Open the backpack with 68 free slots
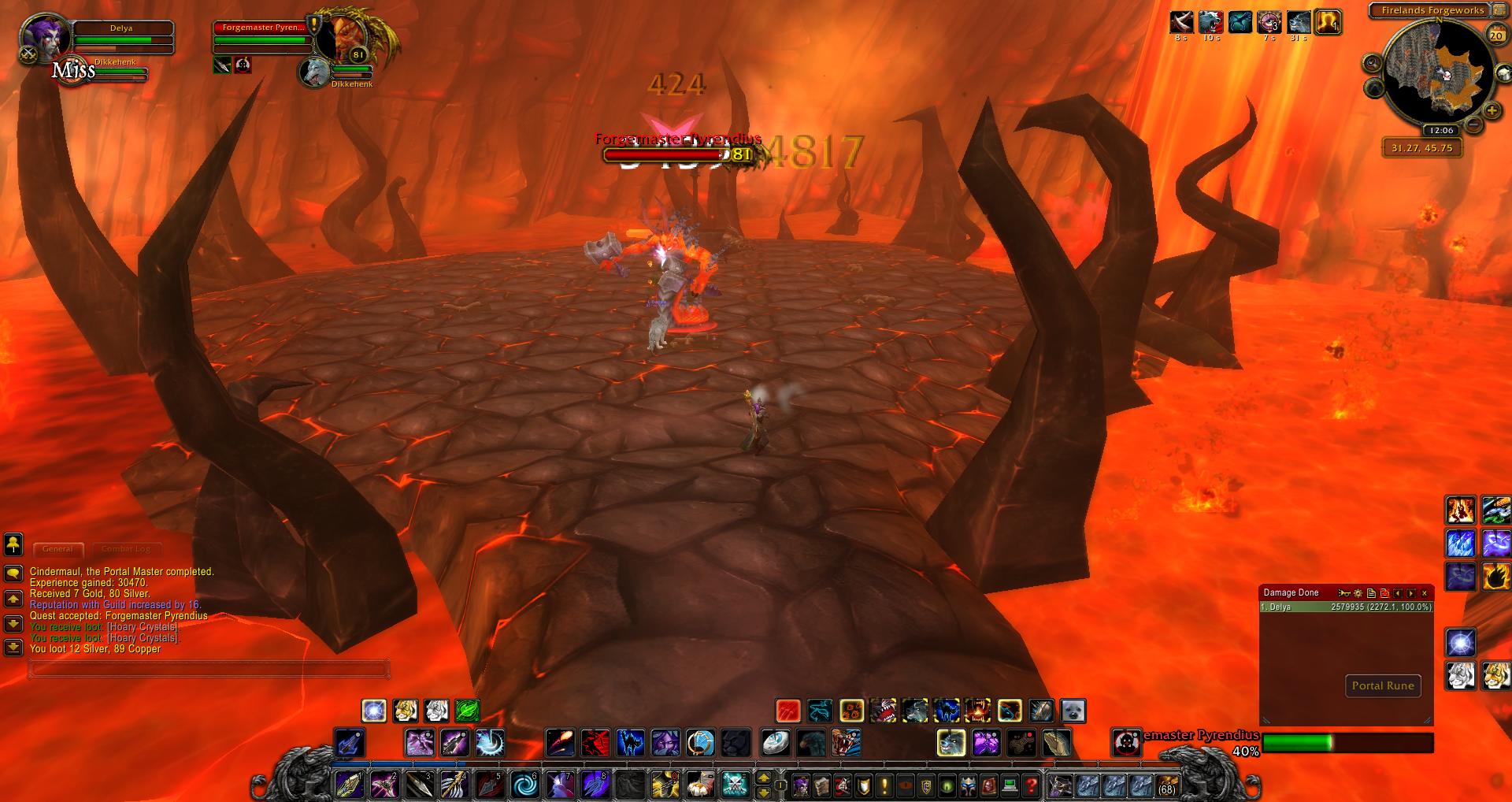 pos(1165,785)
